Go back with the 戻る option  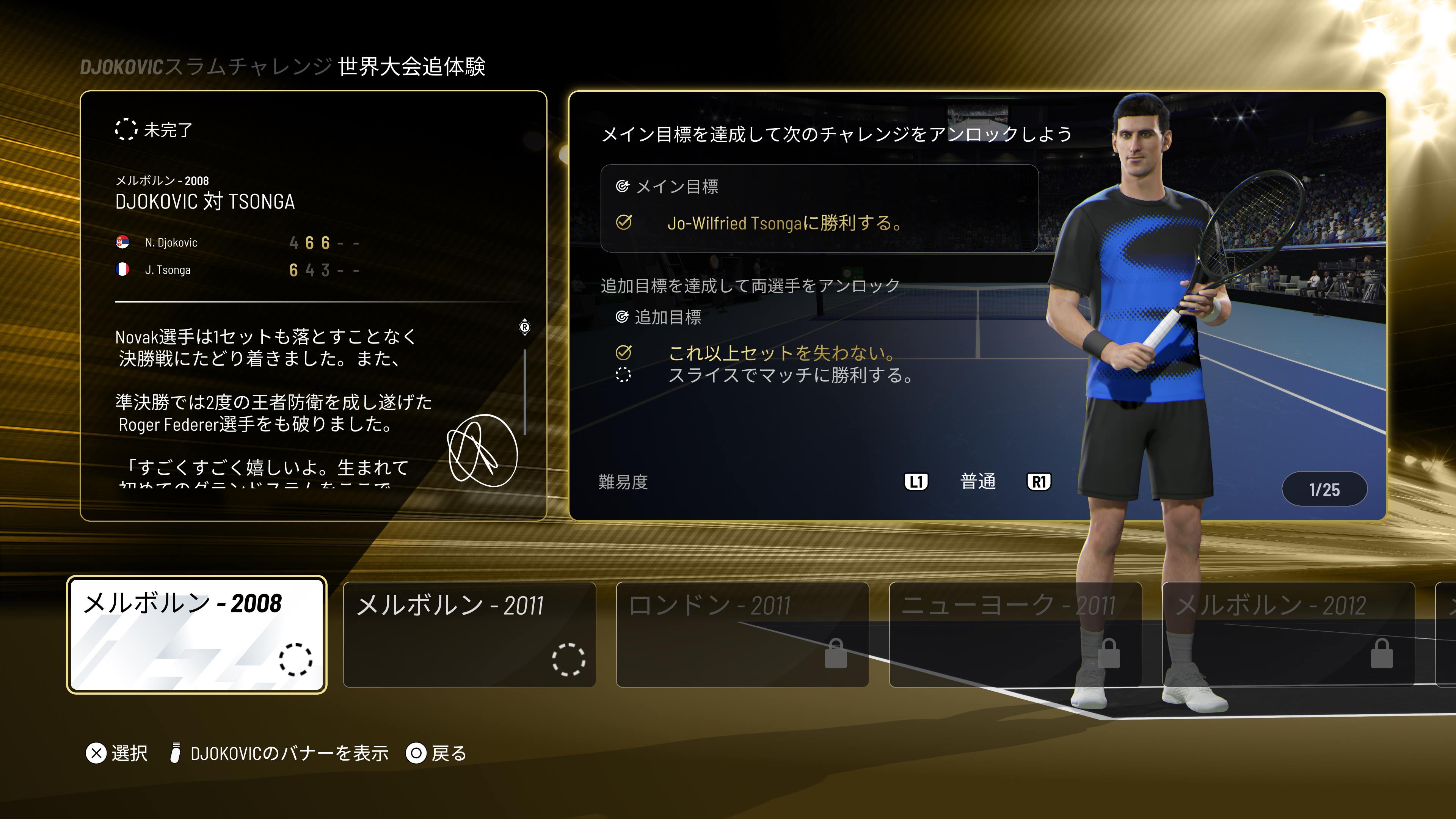click(x=436, y=753)
